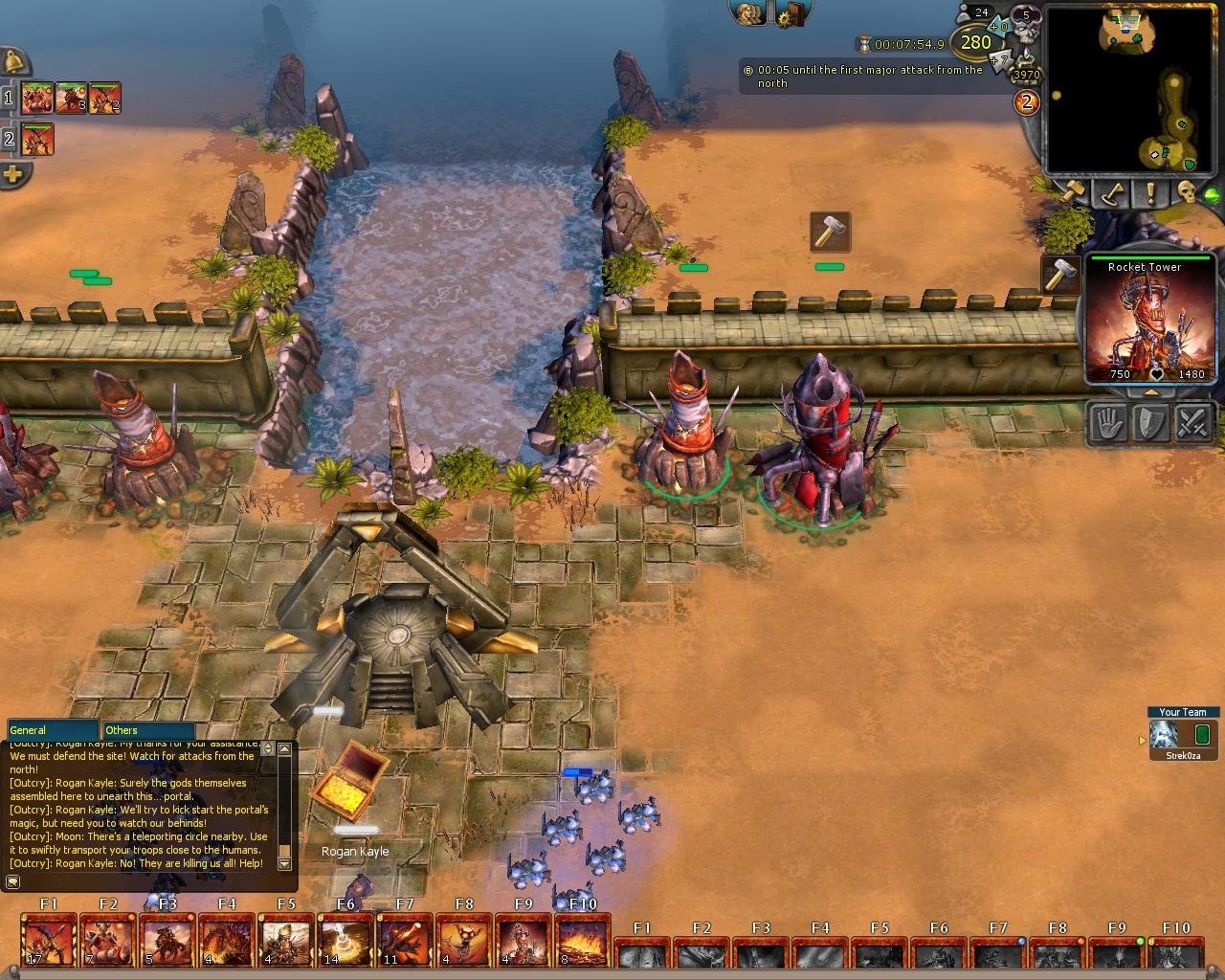The width and height of the screenshot is (1225, 980).
Task: Select the F7 card showing 11 charges
Action: coord(405,942)
